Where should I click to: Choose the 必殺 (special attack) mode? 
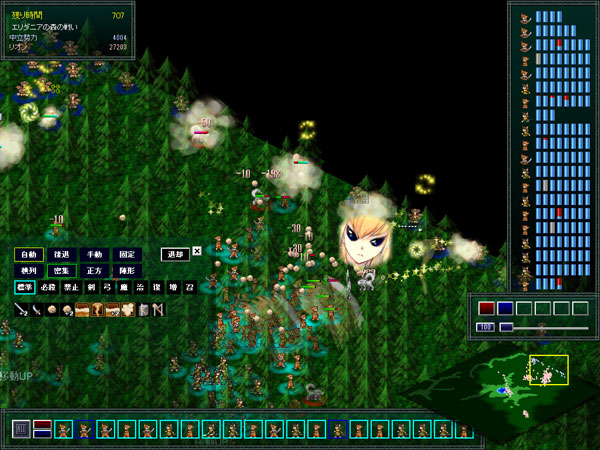(47, 287)
